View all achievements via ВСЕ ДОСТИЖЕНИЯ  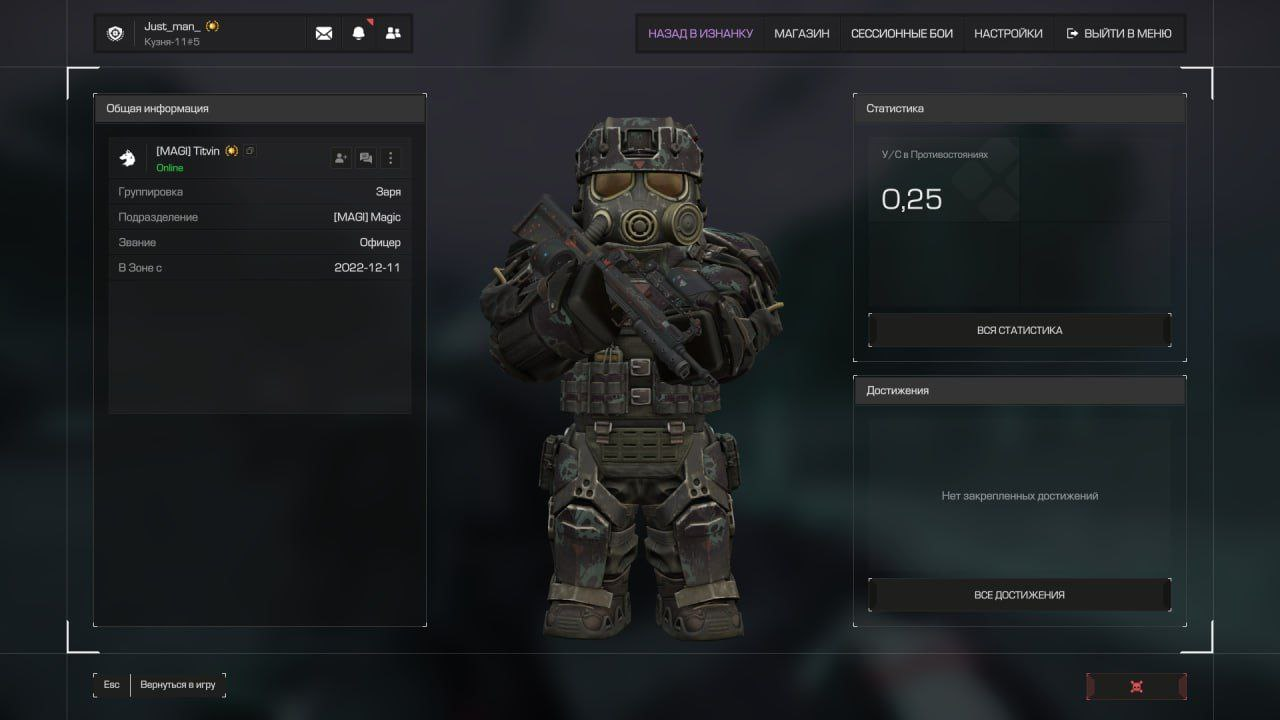(x=1019, y=595)
